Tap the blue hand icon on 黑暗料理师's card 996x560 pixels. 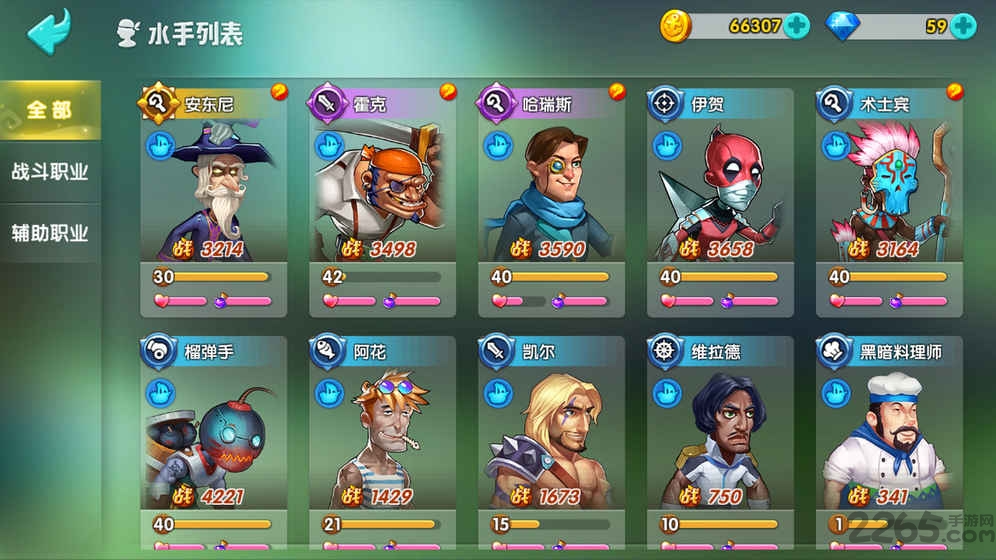836,393
